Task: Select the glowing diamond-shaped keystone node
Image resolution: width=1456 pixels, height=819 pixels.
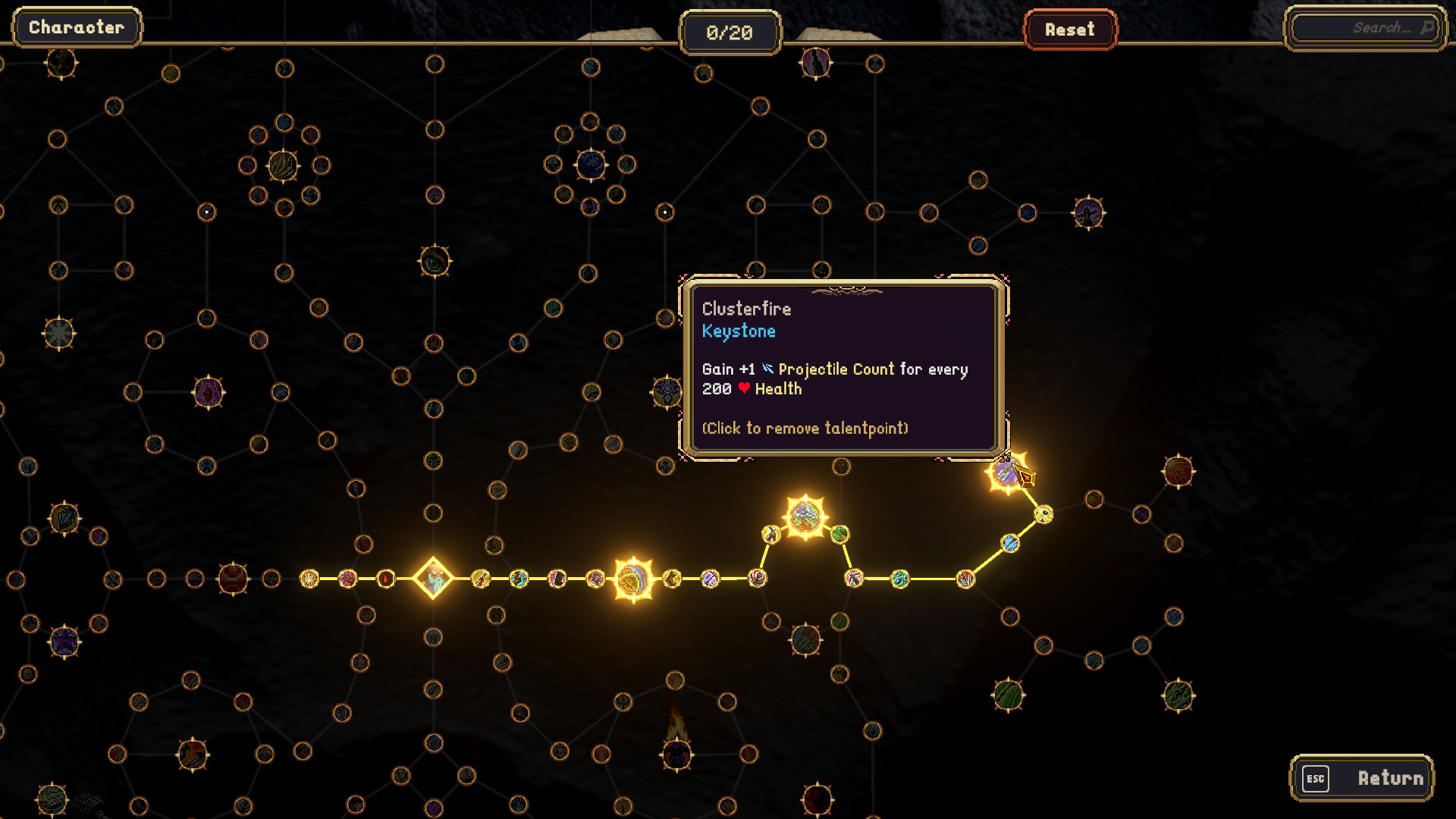Action: point(432,579)
